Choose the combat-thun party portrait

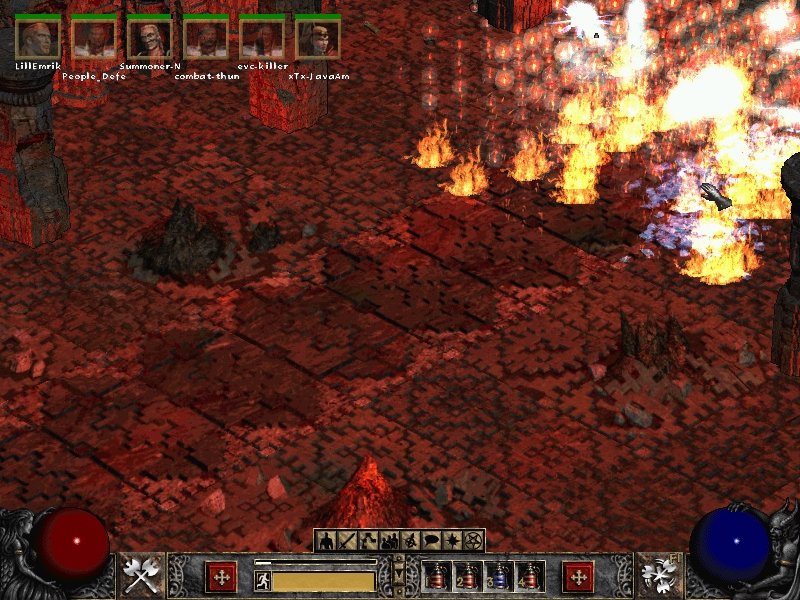pos(206,38)
